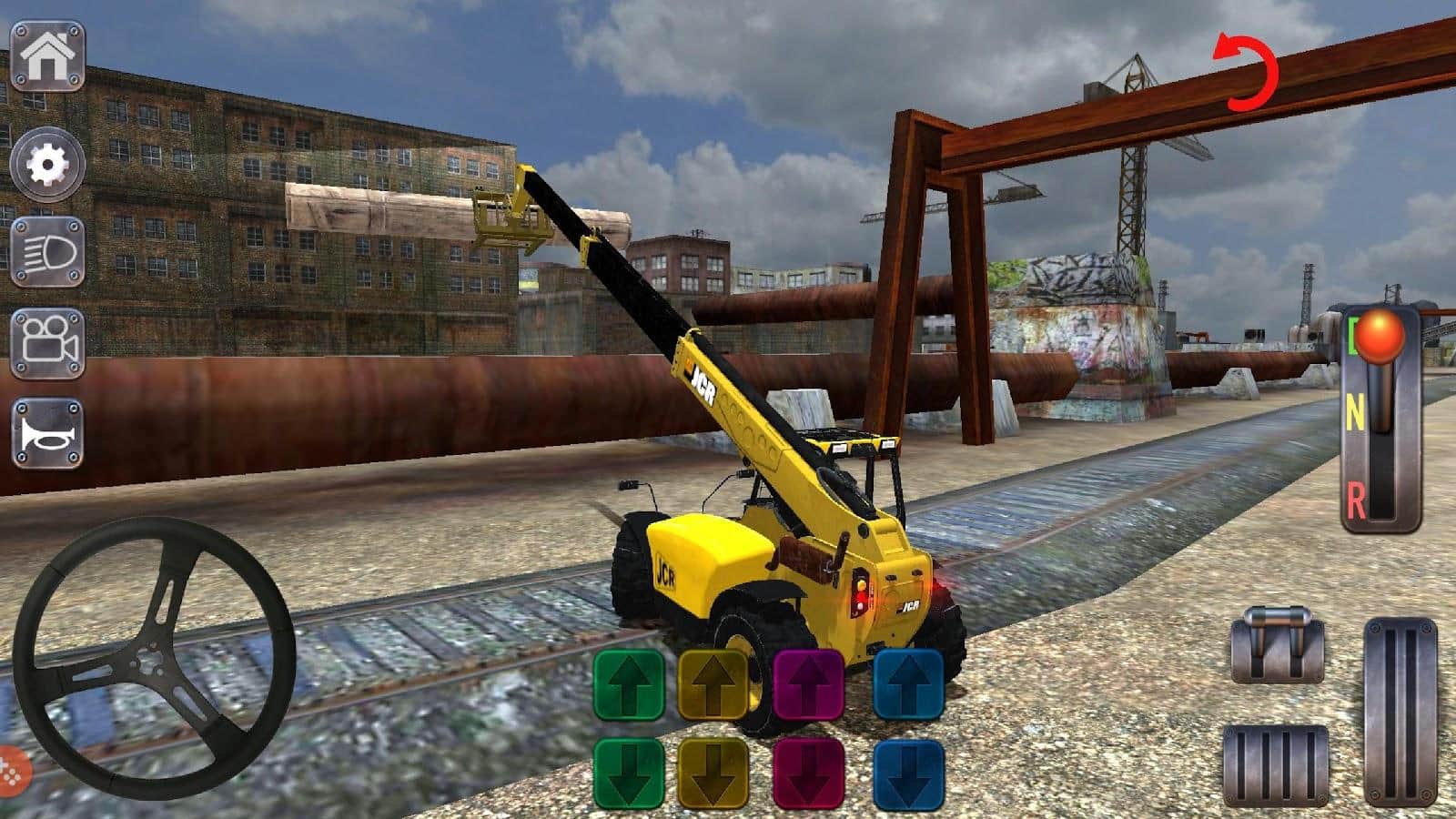Hit the yellow down arrow button
1456x819 pixels.
[713, 773]
